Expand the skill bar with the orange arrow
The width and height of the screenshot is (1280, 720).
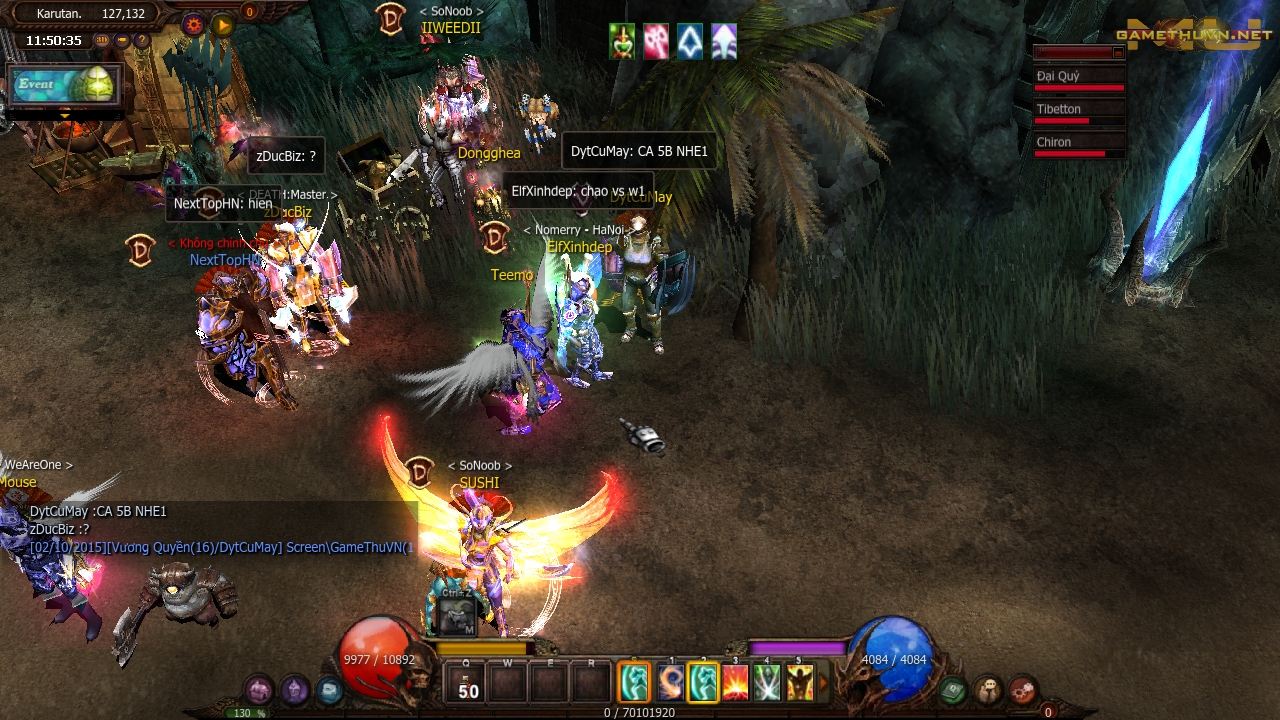point(824,682)
